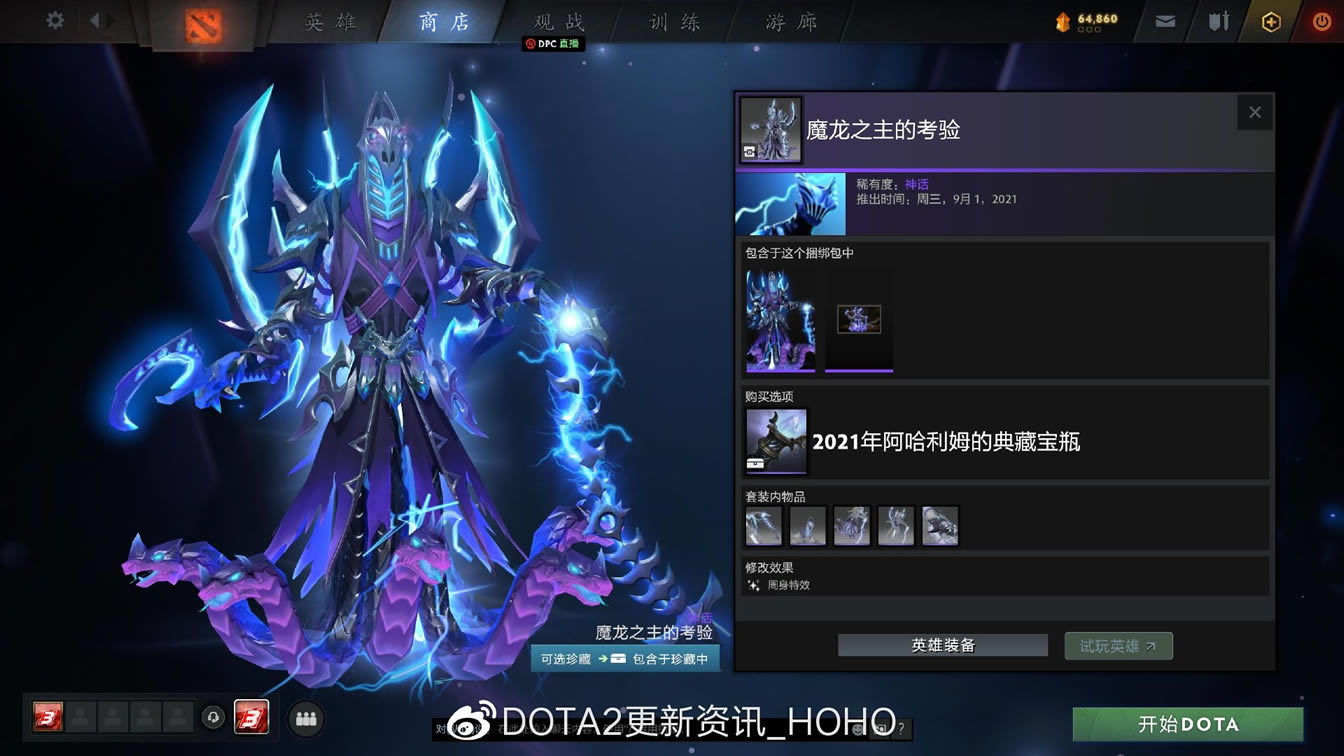The width and height of the screenshot is (1344, 756).
Task: Click the 英雄装备 button
Action: (941, 645)
